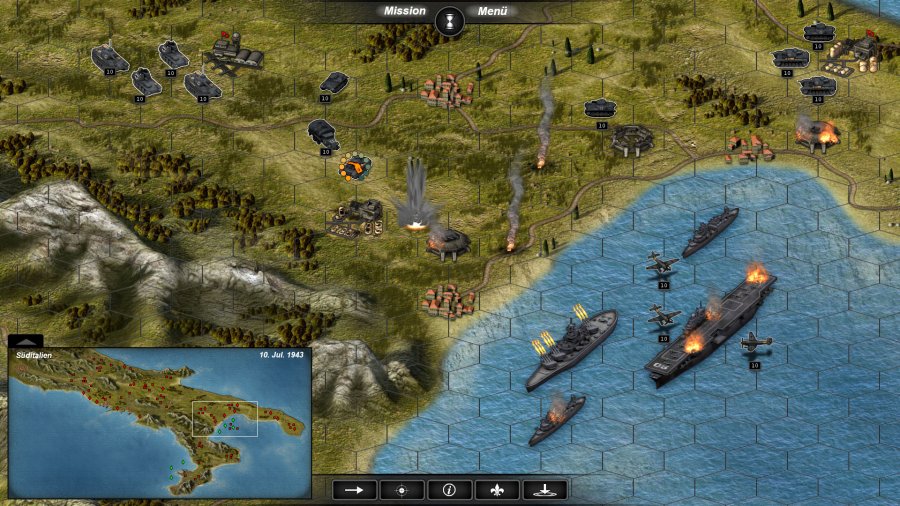Select the arrow move command button

tap(355, 490)
